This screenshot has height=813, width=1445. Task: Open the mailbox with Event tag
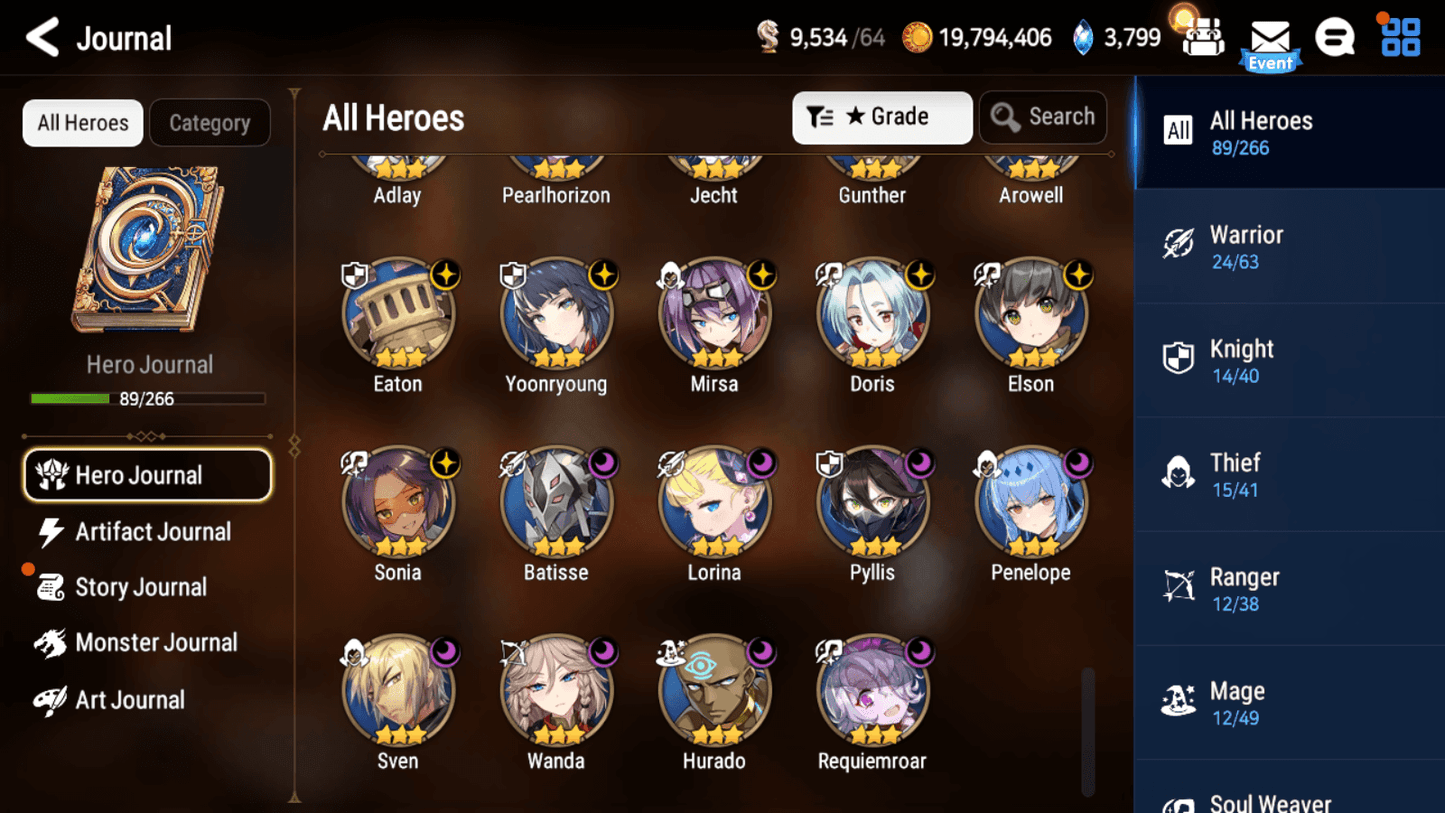pyautogui.click(x=1270, y=42)
